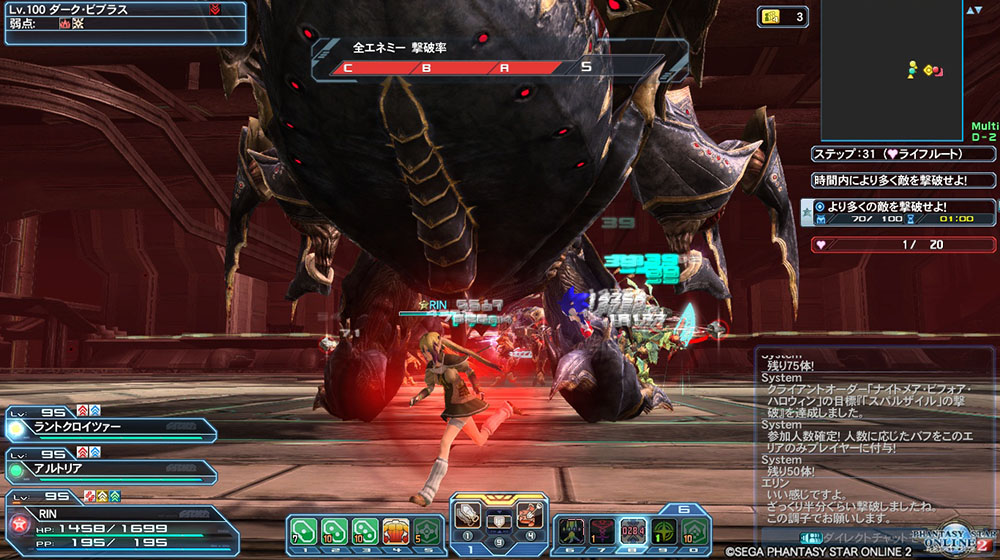Toggle the minimap size arrows

coord(973,10)
